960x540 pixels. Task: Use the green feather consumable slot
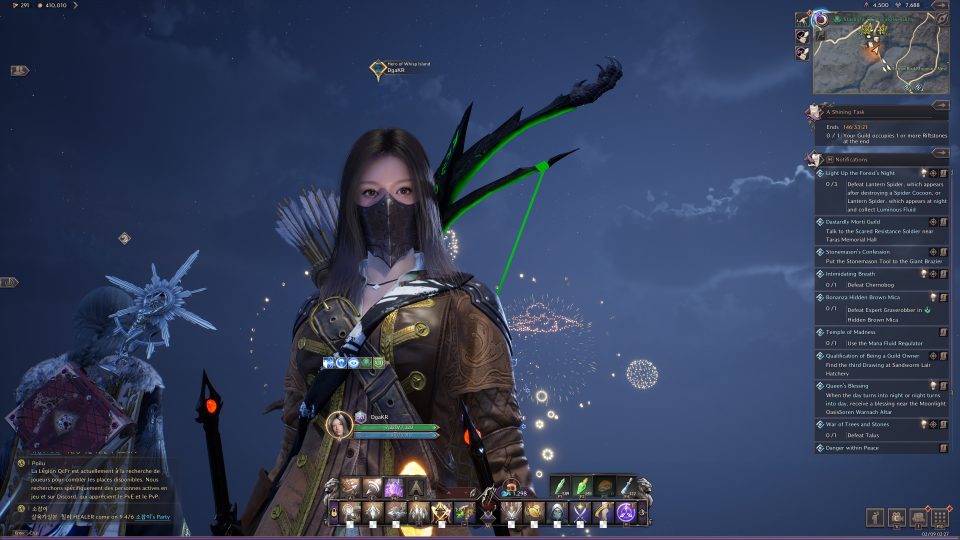coord(560,487)
